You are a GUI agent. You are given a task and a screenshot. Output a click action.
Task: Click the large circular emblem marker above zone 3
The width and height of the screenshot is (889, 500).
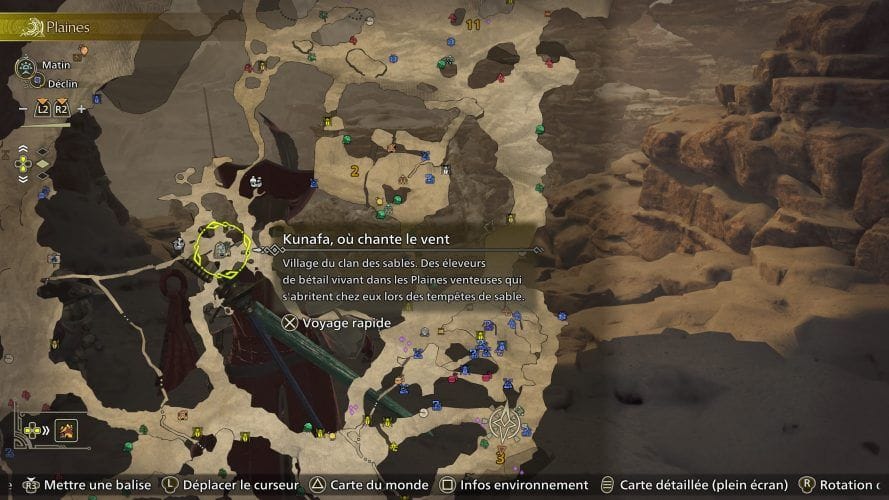coord(503,424)
